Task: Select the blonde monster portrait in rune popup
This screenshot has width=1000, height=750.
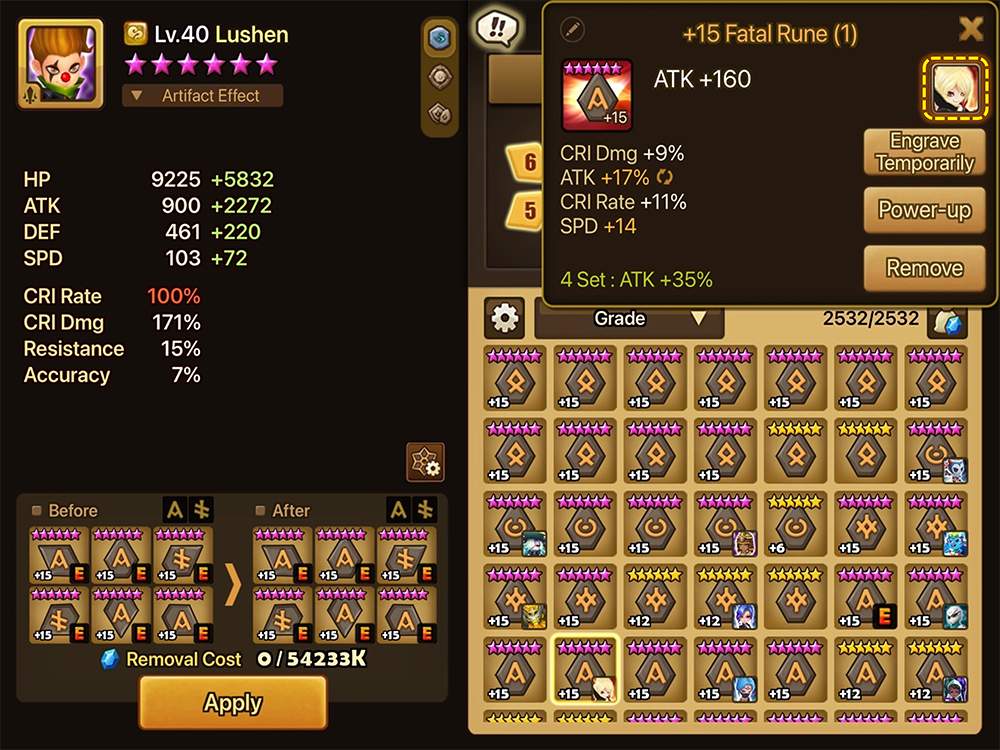Action: pyautogui.click(x=953, y=86)
